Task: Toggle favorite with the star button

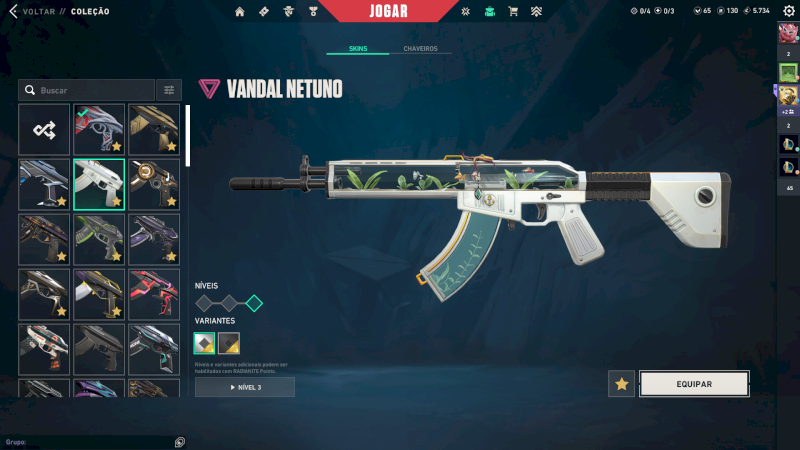Action: coord(622,383)
